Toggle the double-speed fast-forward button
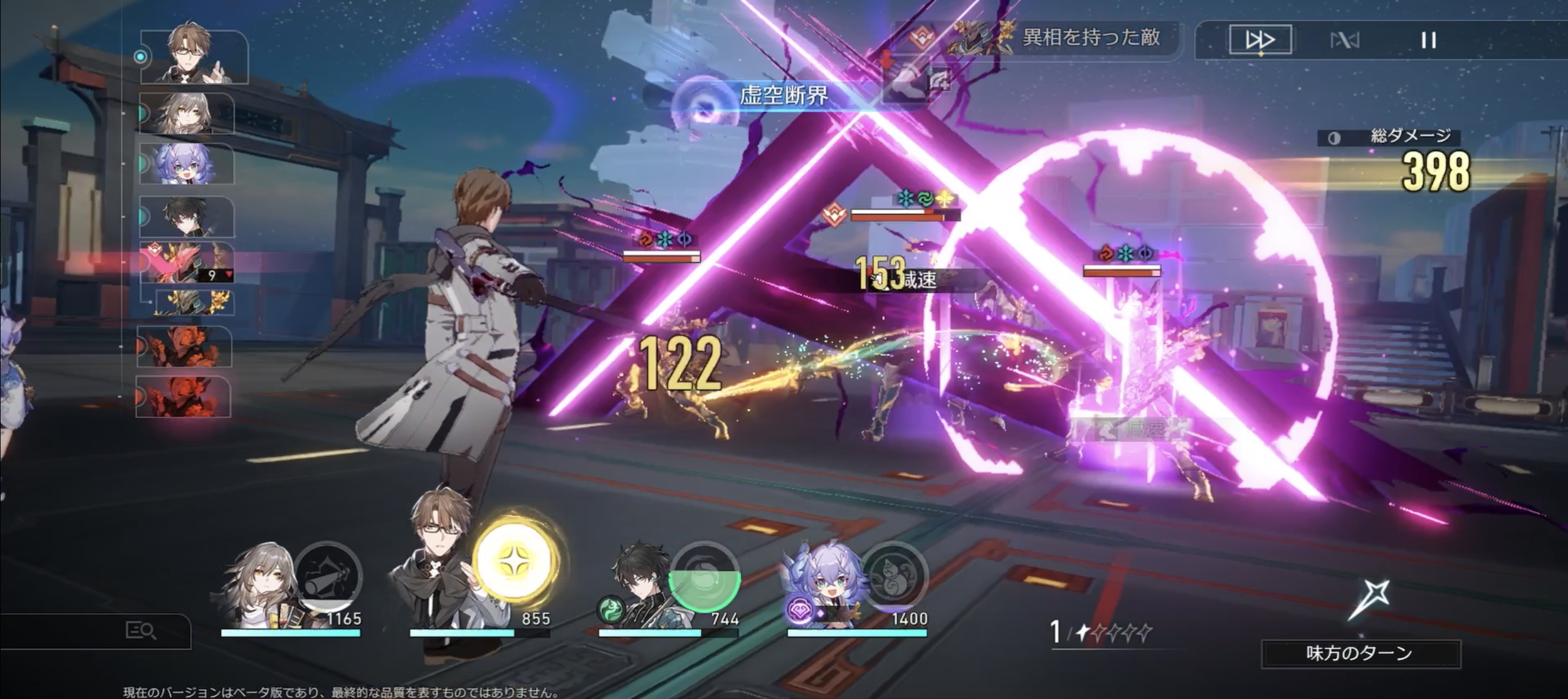1568x699 pixels. pos(1260,40)
